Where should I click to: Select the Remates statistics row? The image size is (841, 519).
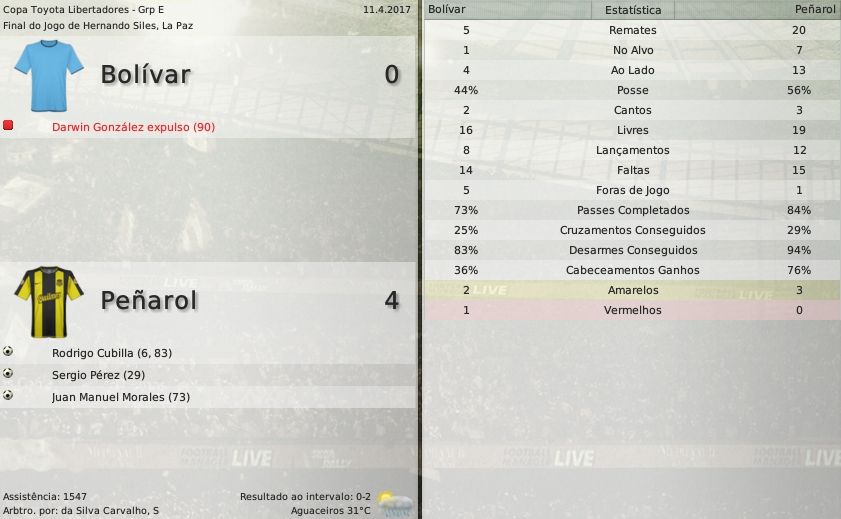632,30
